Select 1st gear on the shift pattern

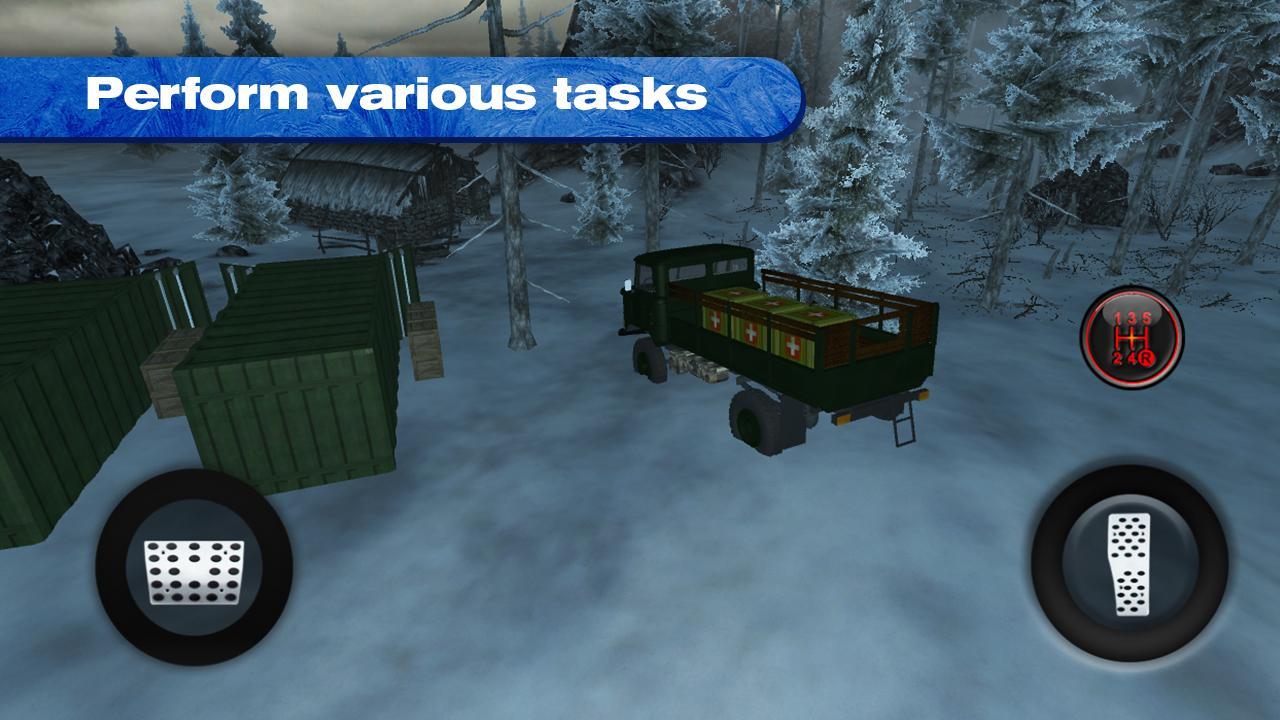coord(1116,316)
